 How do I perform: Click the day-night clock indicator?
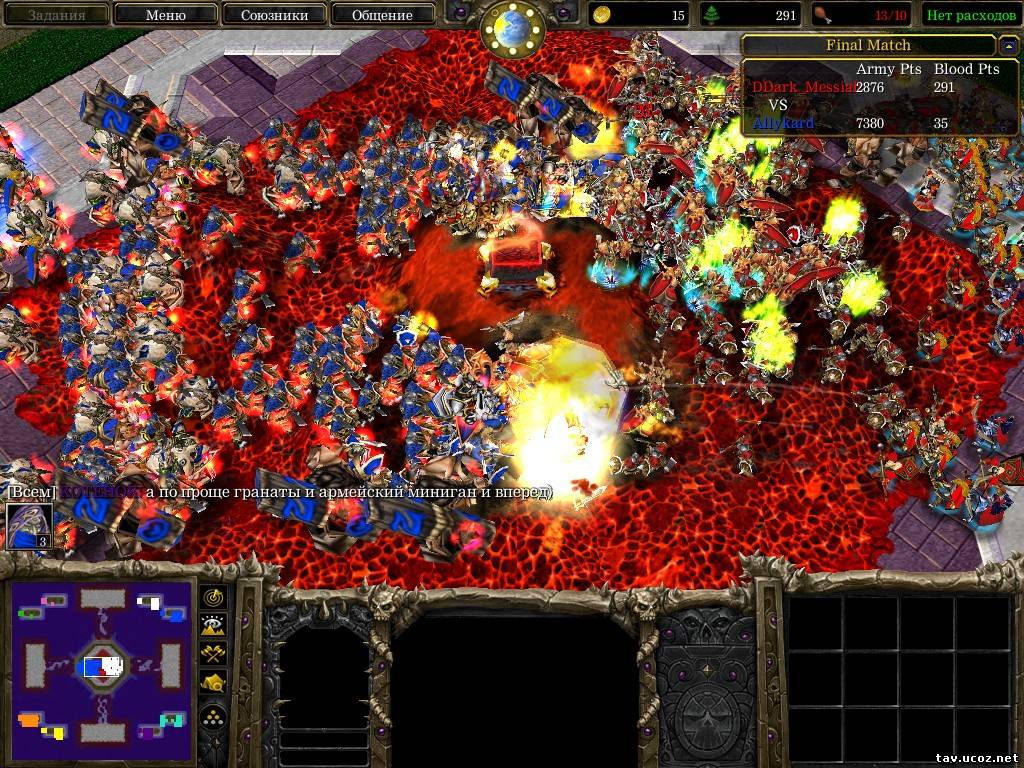pos(511,28)
